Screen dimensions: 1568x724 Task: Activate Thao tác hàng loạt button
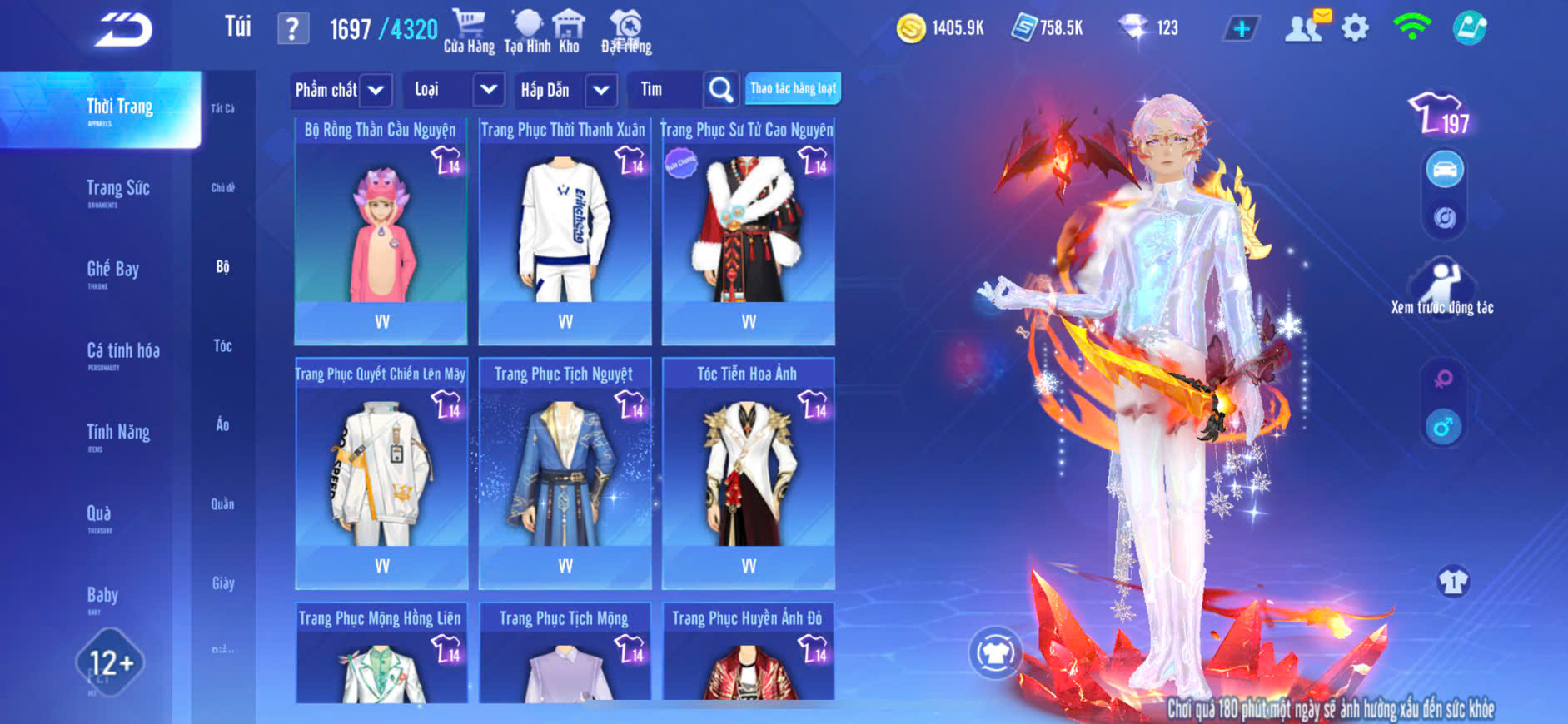793,88
